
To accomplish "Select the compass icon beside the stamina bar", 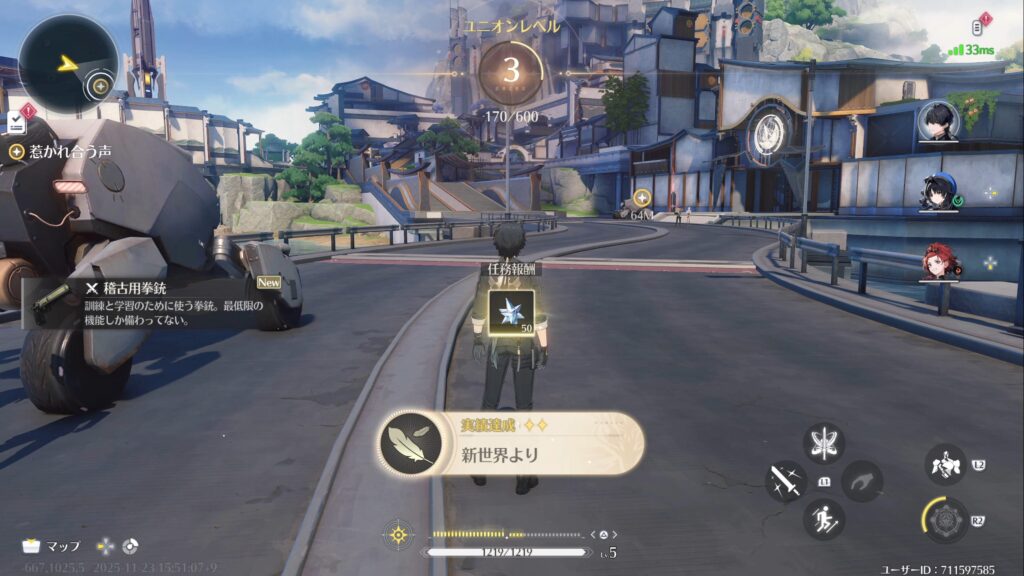I will pyautogui.click(x=398, y=533).
